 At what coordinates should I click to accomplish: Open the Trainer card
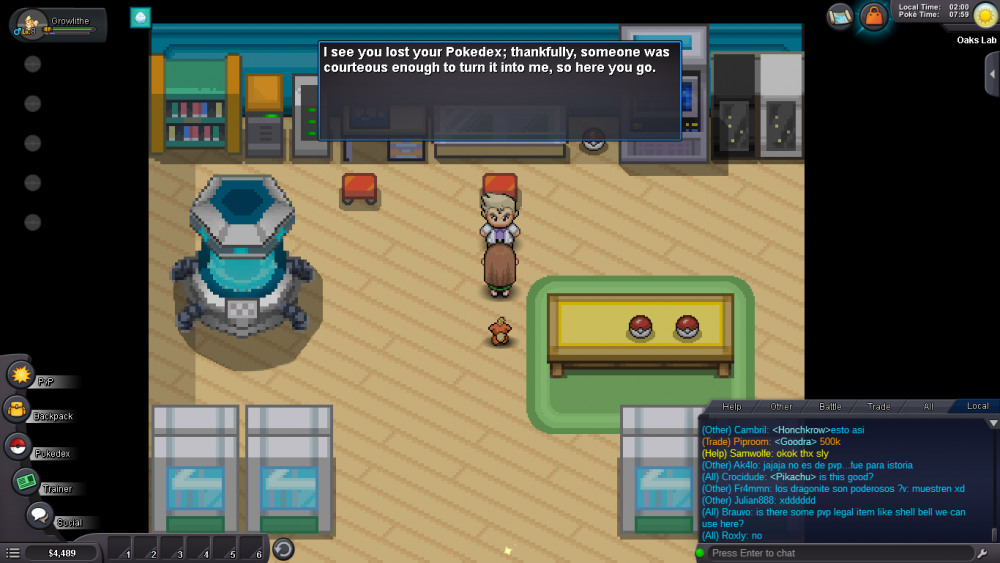tap(26, 482)
